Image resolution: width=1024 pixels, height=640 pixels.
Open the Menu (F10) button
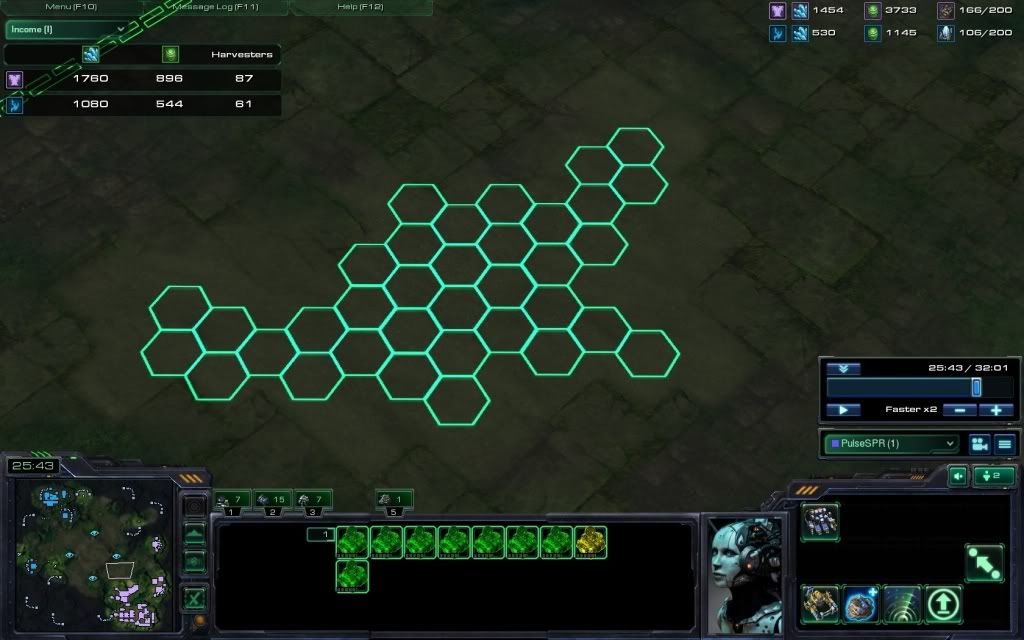(x=71, y=7)
